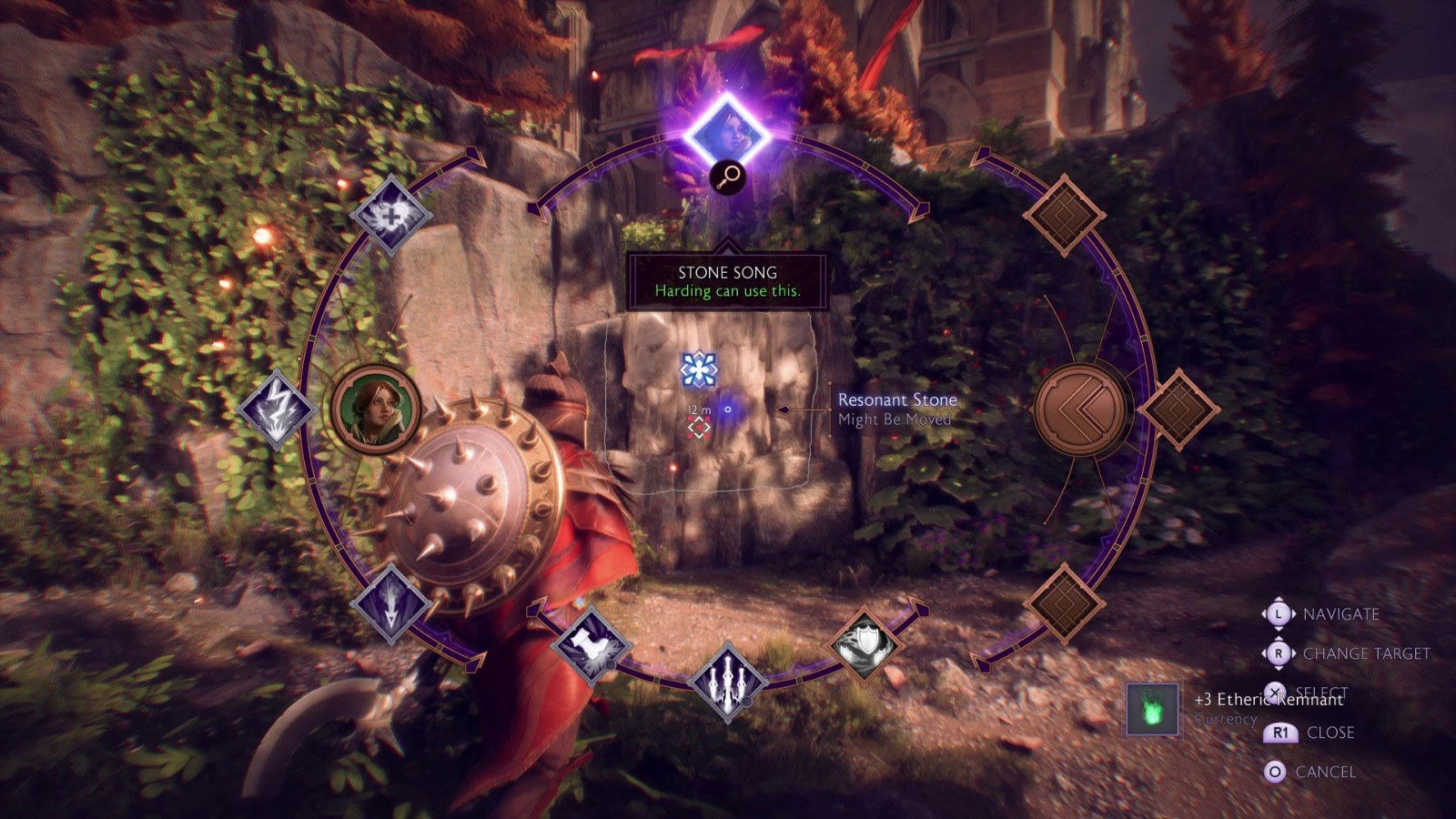
Task: Use Harding's plus-marked burst ability
Action: tap(391, 215)
